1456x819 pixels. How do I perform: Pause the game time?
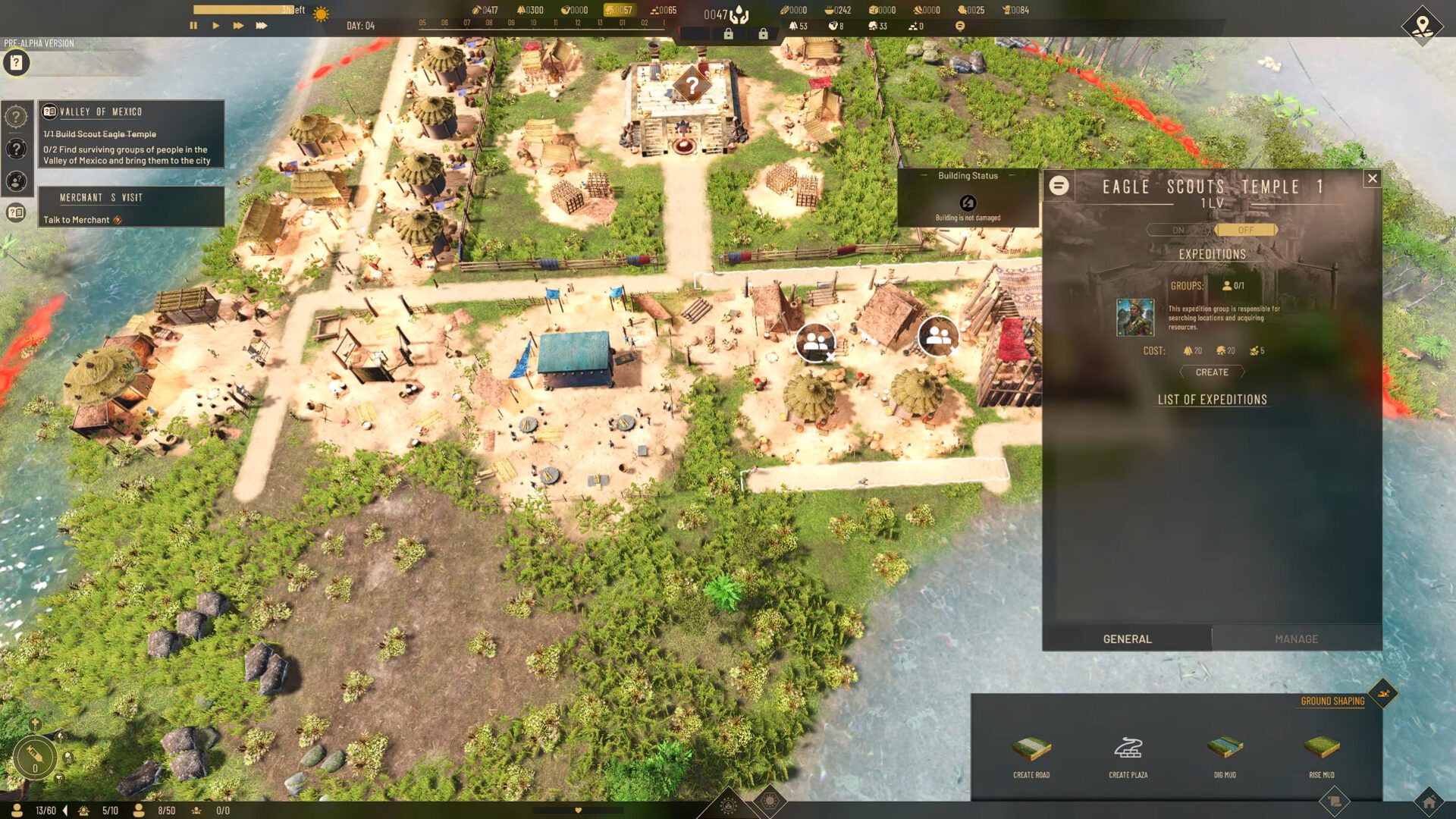point(193,26)
